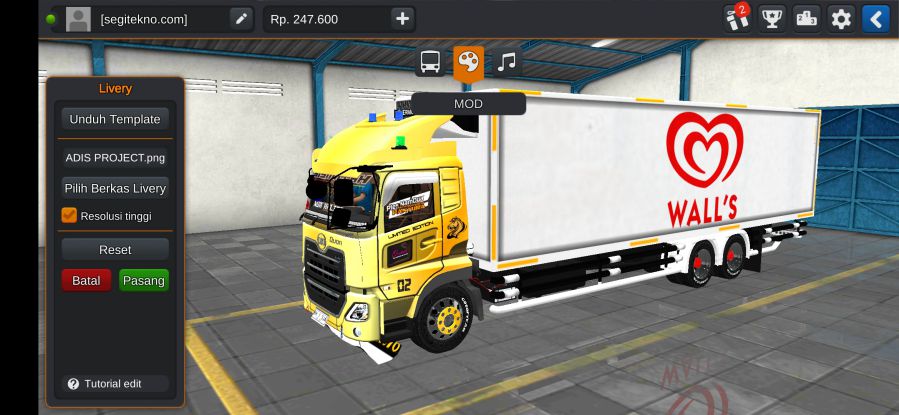The width and height of the screenshot is (899, 415).
Task: Go back with the blue arrow button
Action: coord(875,18)
